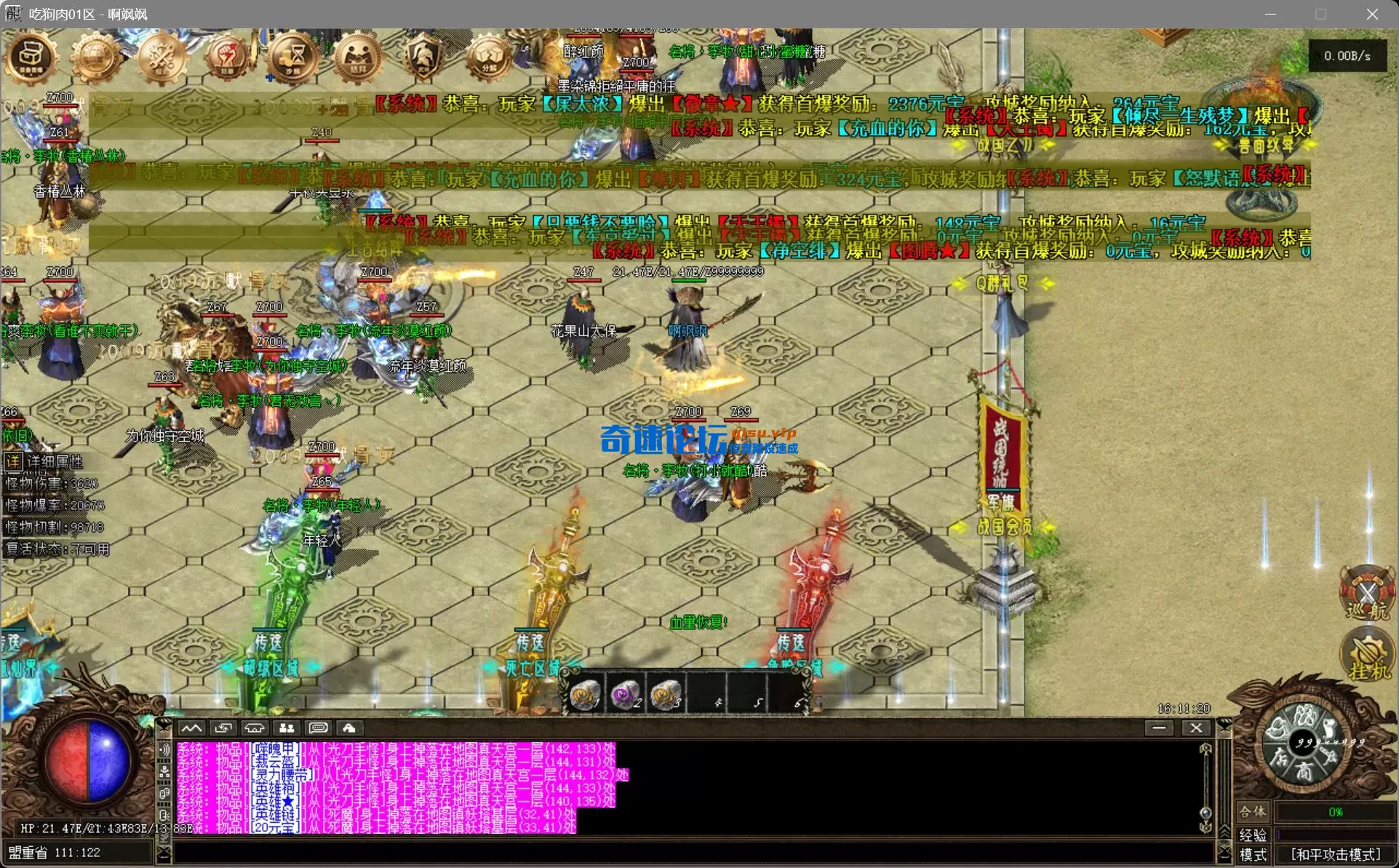Open the 模式 attack mode selector

coord(1254,853)
